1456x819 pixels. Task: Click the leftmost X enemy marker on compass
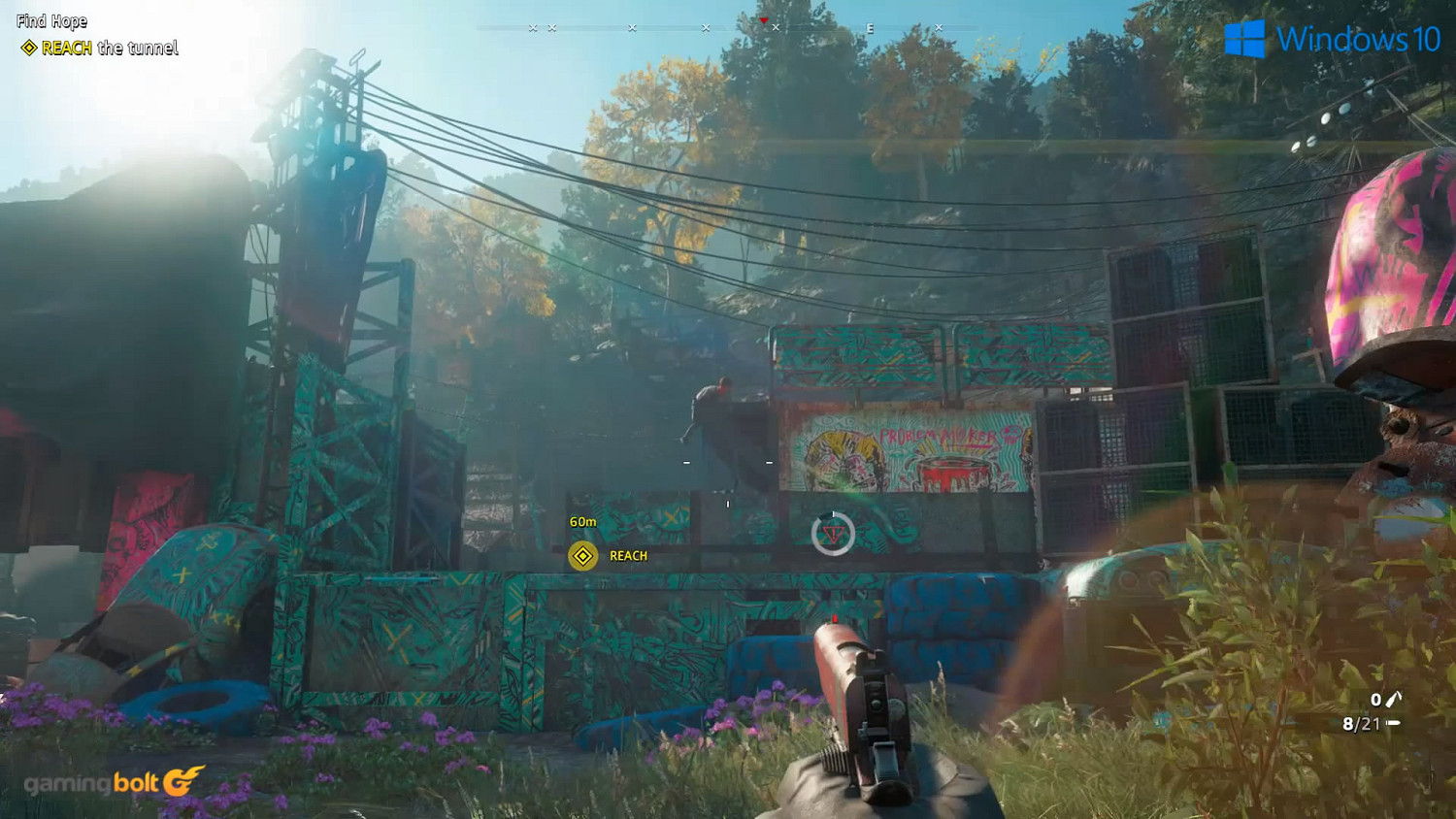[x=532, y=28]
